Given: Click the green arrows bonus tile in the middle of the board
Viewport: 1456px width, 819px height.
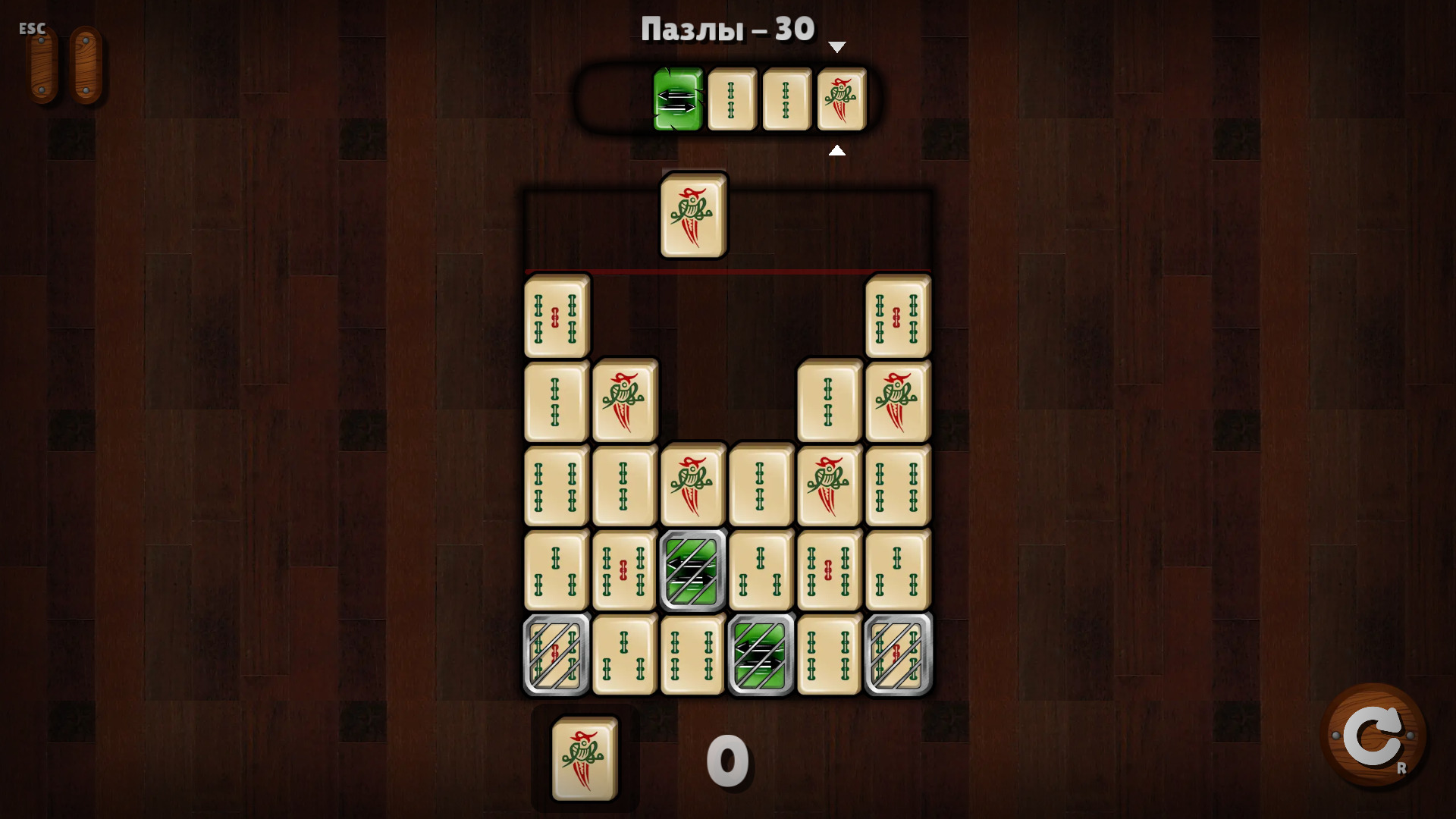Looking at the screenshot, I should (x=692, y=570).
